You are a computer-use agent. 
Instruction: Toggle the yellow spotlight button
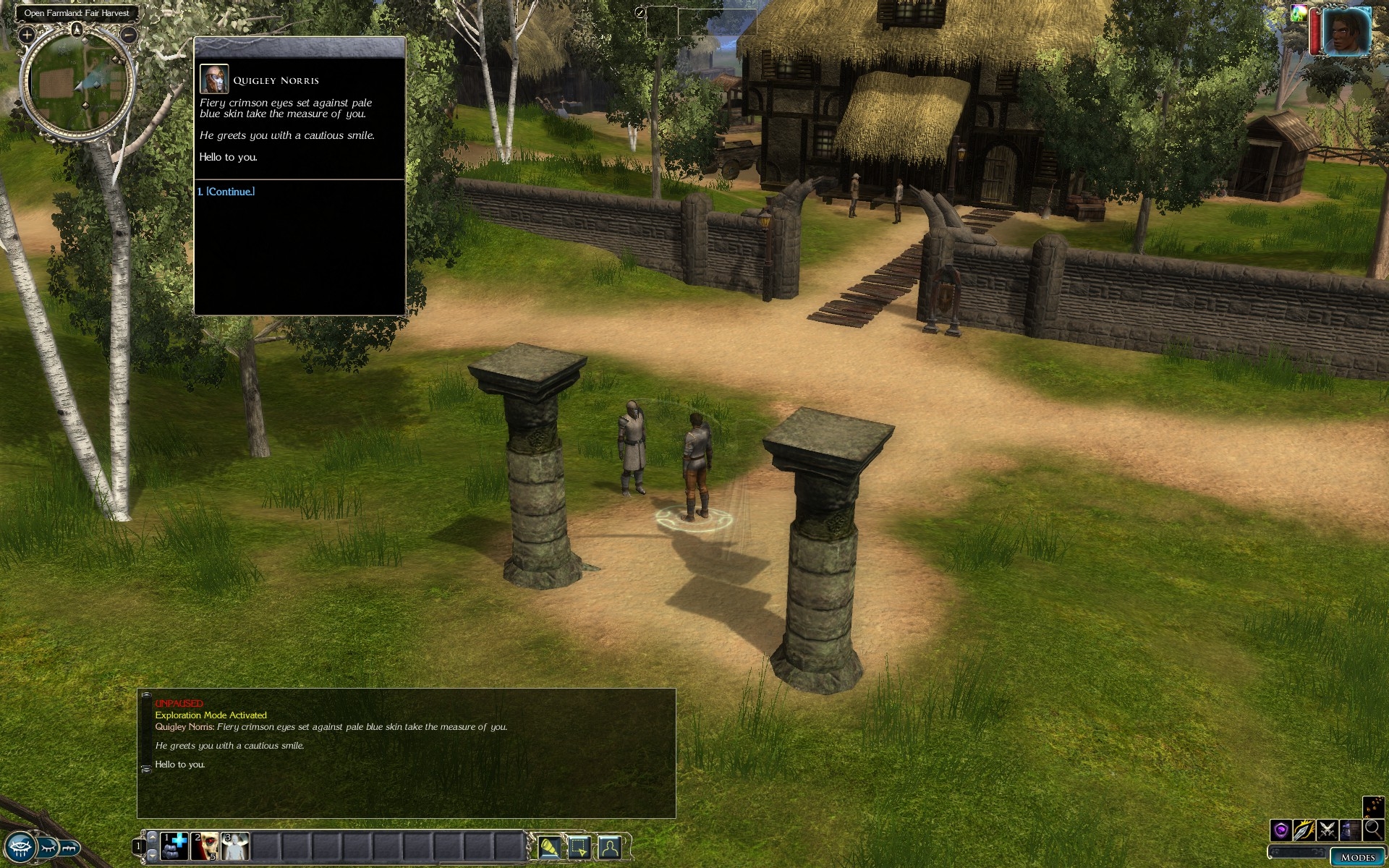tap(549, 846)
